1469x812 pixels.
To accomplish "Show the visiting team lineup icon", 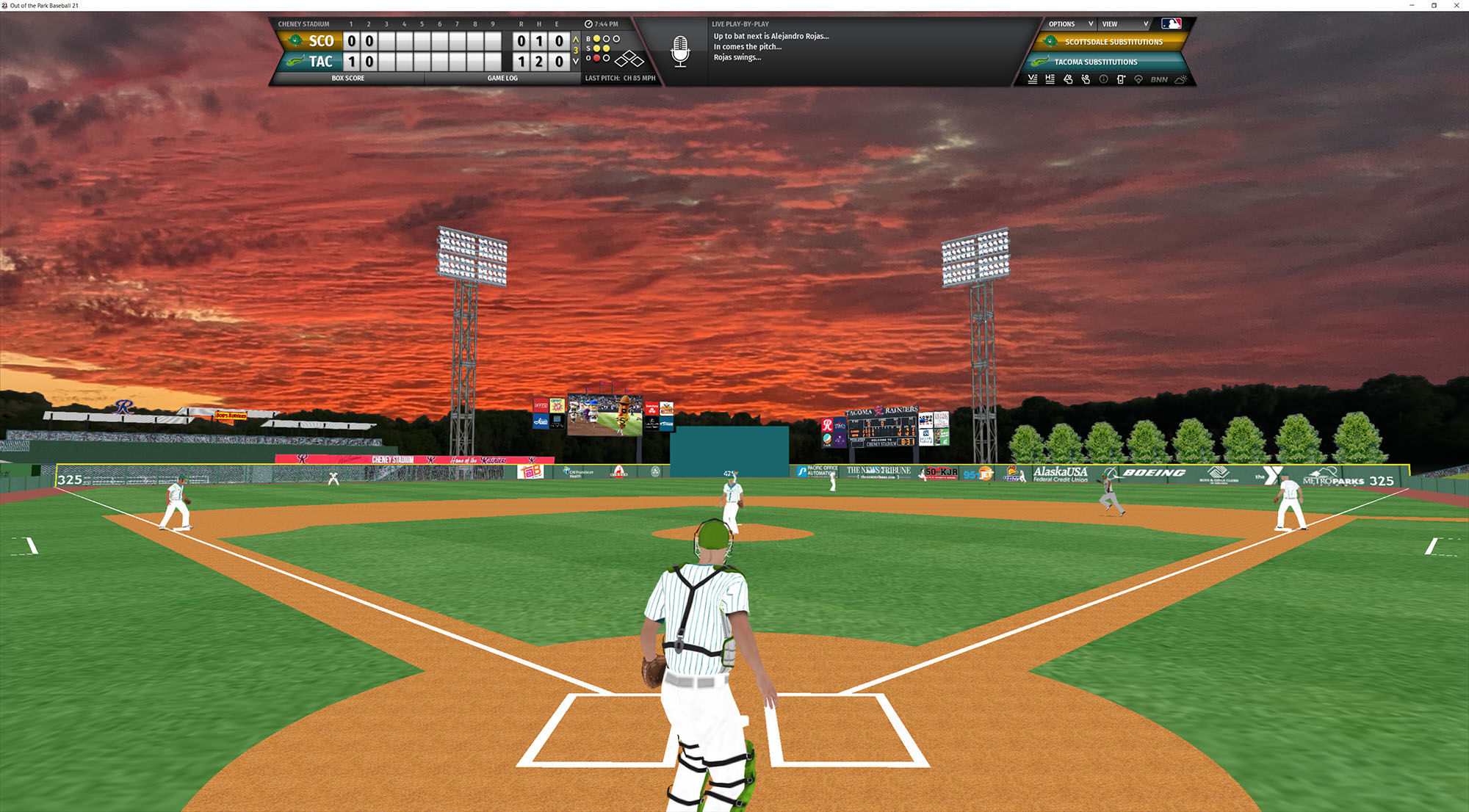I will [x=1033, y=79].
